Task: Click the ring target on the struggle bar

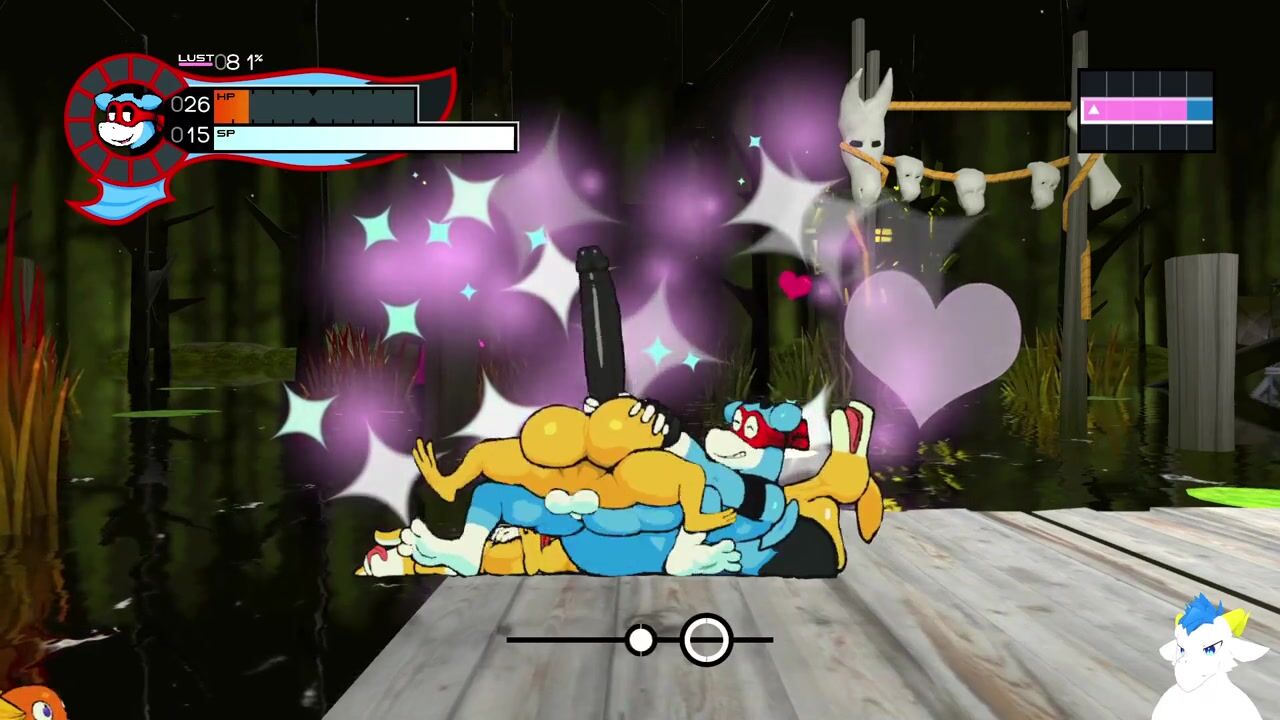Action: click(706, 639)
